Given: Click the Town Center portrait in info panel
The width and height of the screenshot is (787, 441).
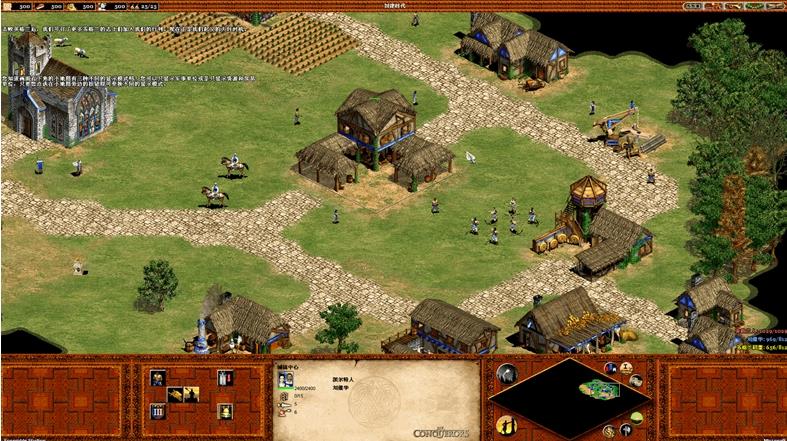Looking at the screenshot, I should 285,378.
